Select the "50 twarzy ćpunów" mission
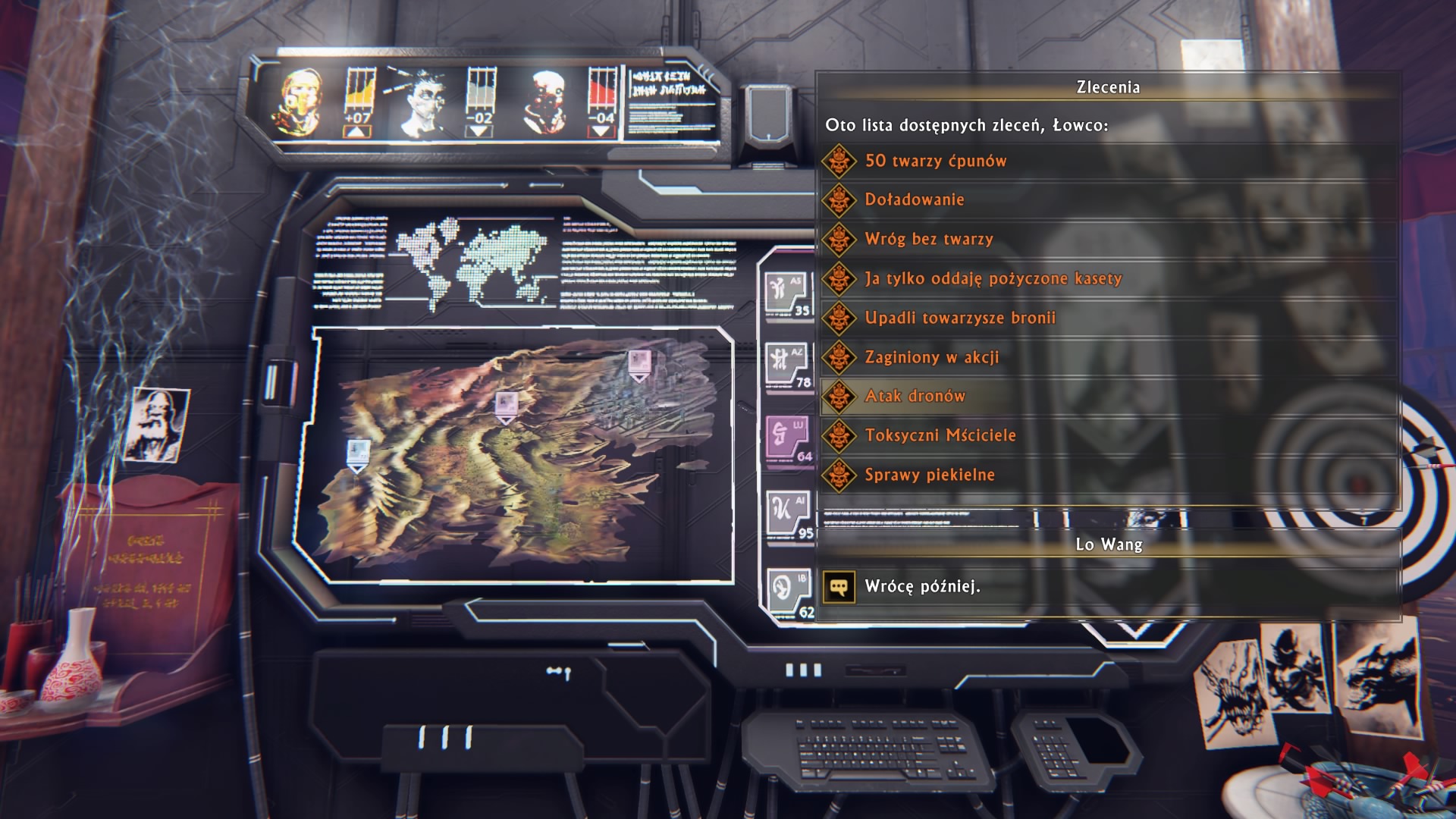Image resolution: width=1456 pixels, height=819 pixels. [x=936, y=161]
